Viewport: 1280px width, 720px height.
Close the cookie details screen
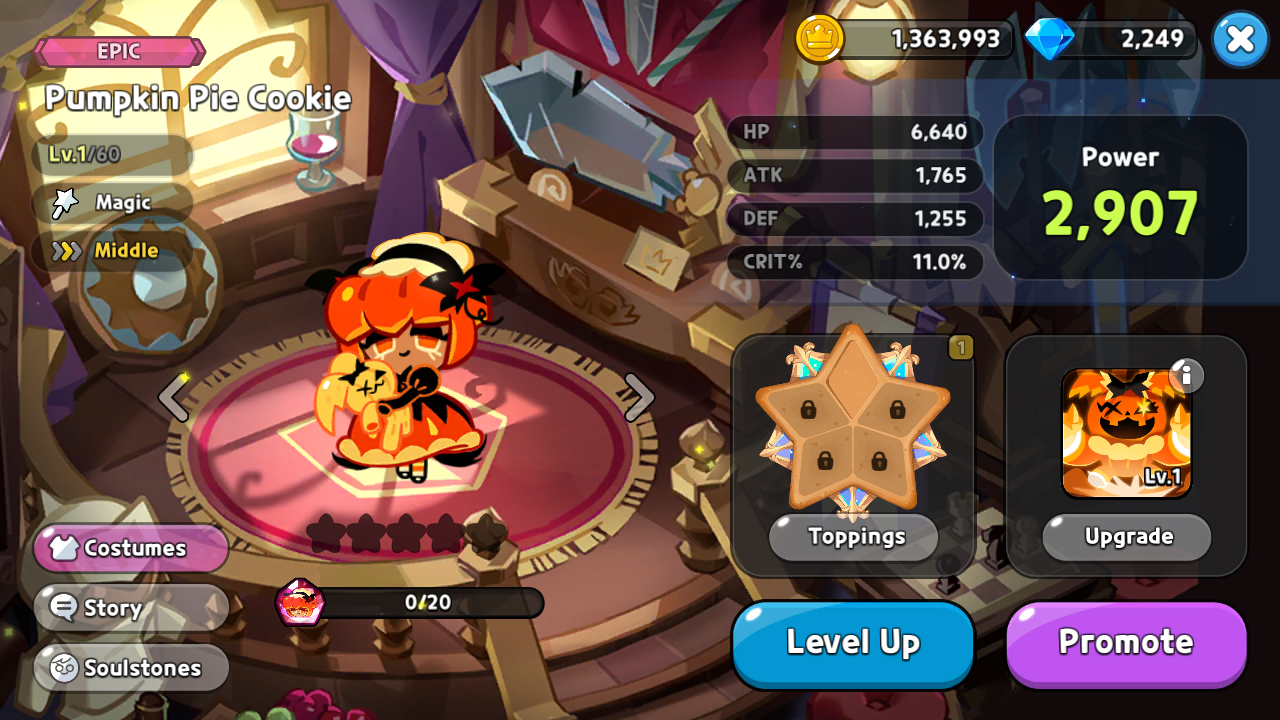tap(1240, 40)
